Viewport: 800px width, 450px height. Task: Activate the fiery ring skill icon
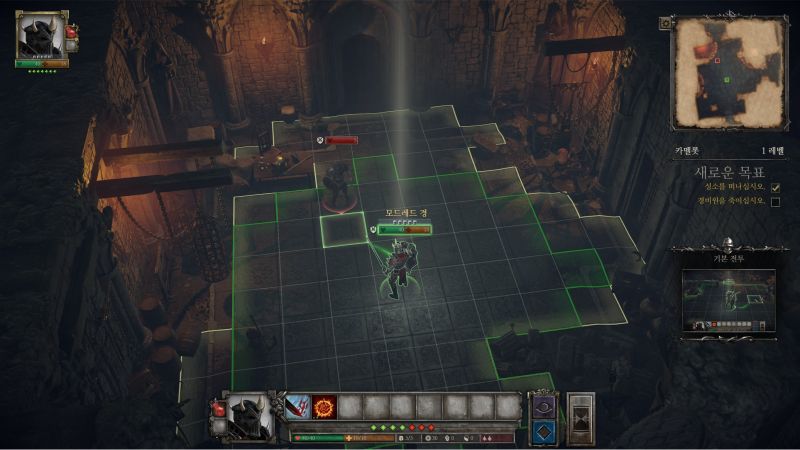coord(324,406)
